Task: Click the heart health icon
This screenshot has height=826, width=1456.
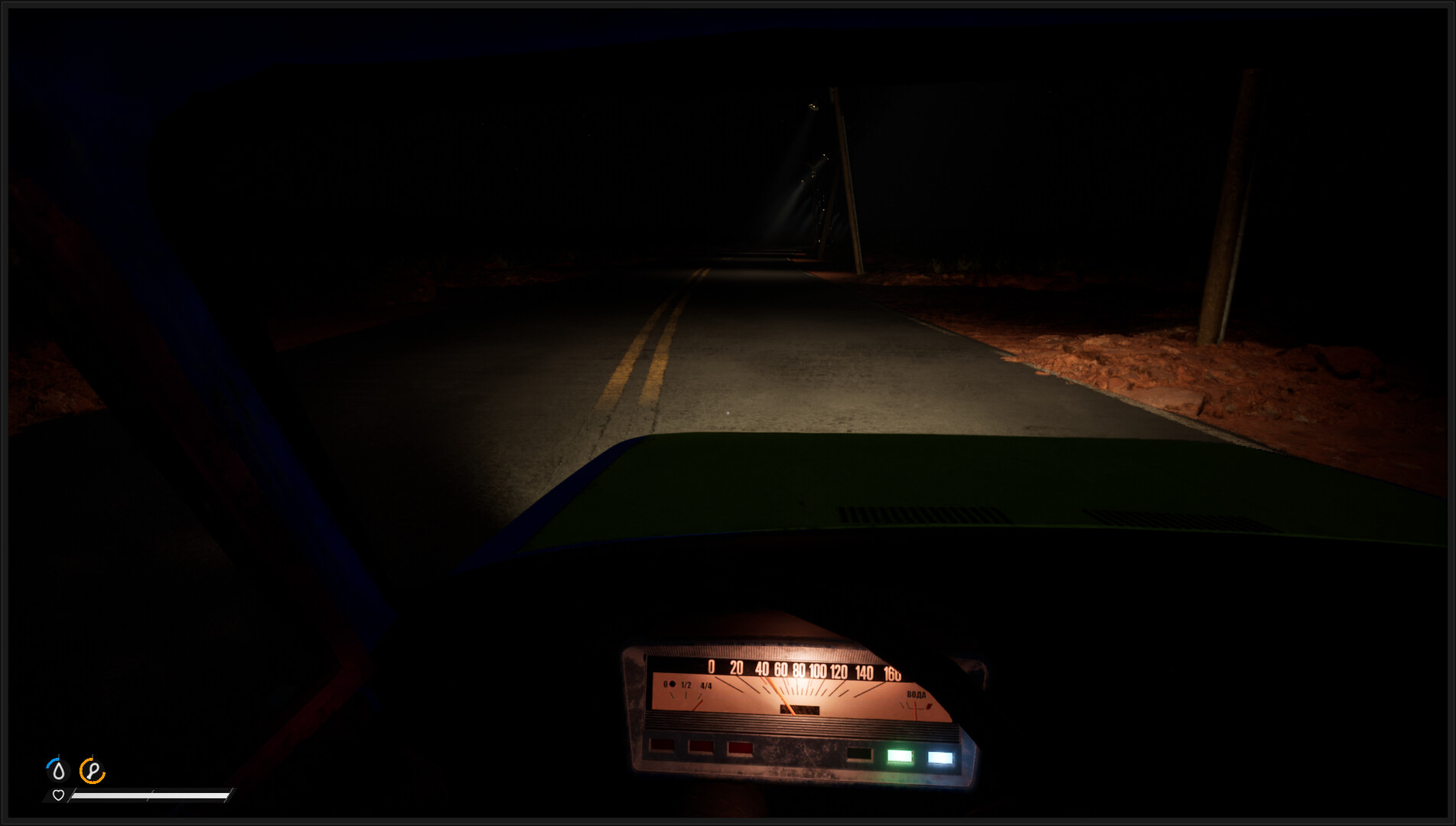Action: pos(59,795)
